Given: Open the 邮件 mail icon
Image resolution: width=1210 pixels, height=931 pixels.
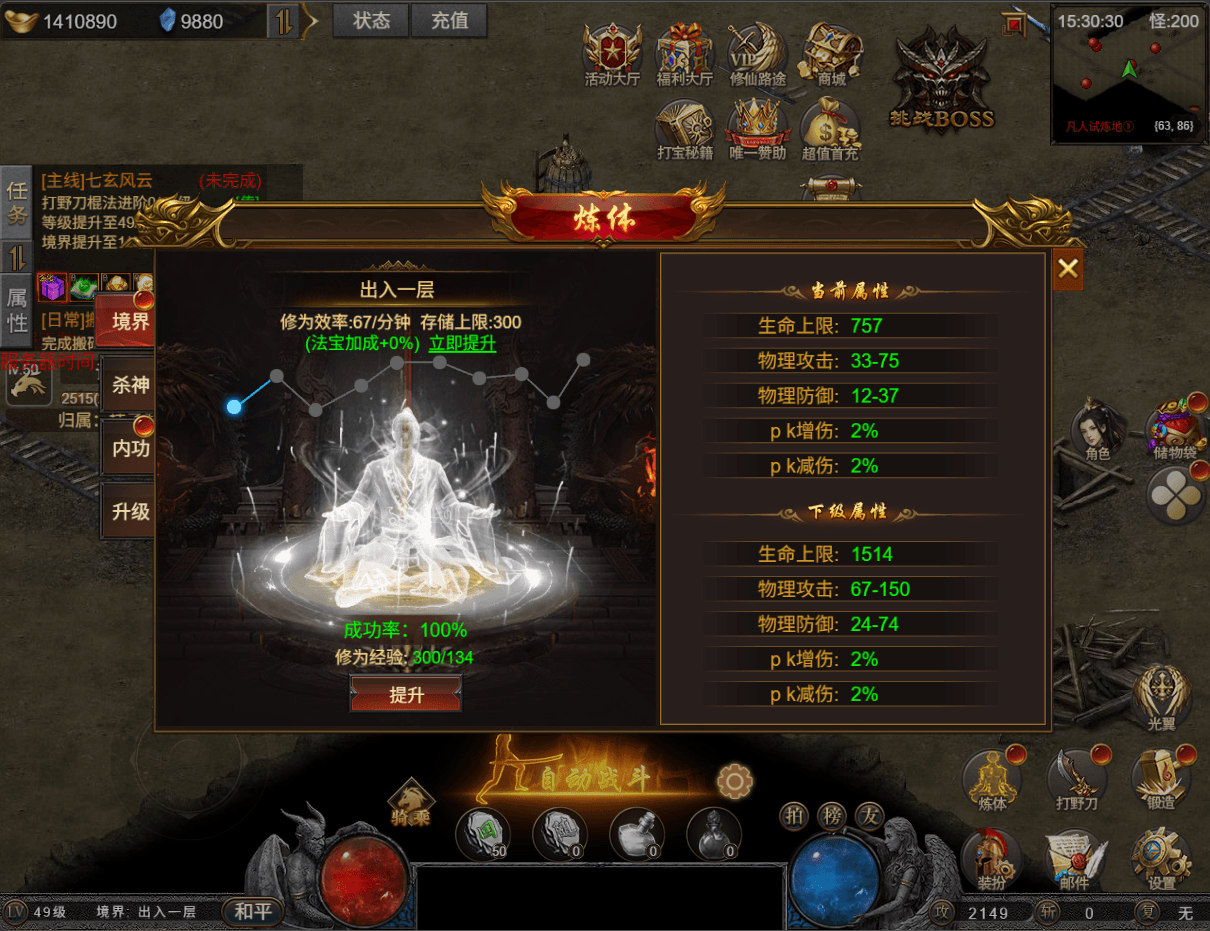Looking at the screenshot, I should (x=1074, y=860).
